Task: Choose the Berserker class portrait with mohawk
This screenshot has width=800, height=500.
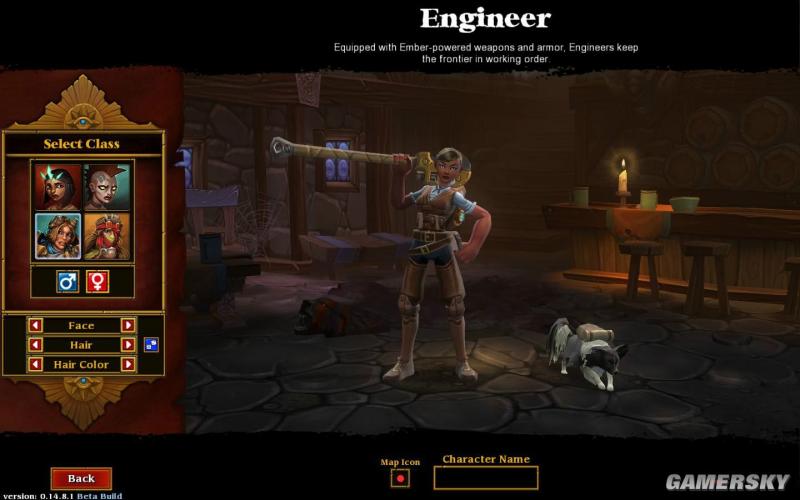Action: 108,186
